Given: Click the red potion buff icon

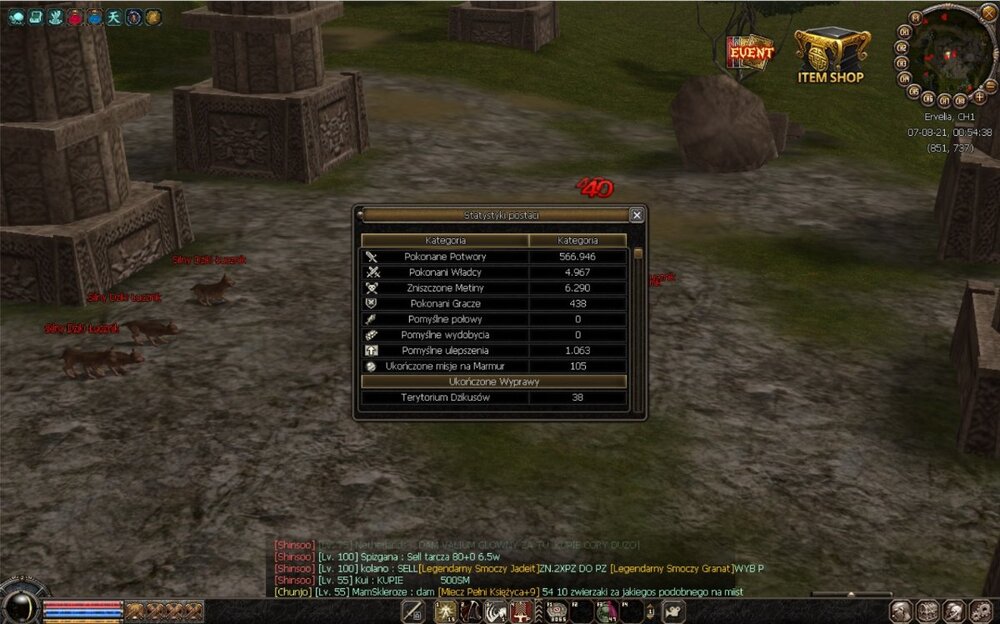Looking at the screenshot, I should coord(75,17).
